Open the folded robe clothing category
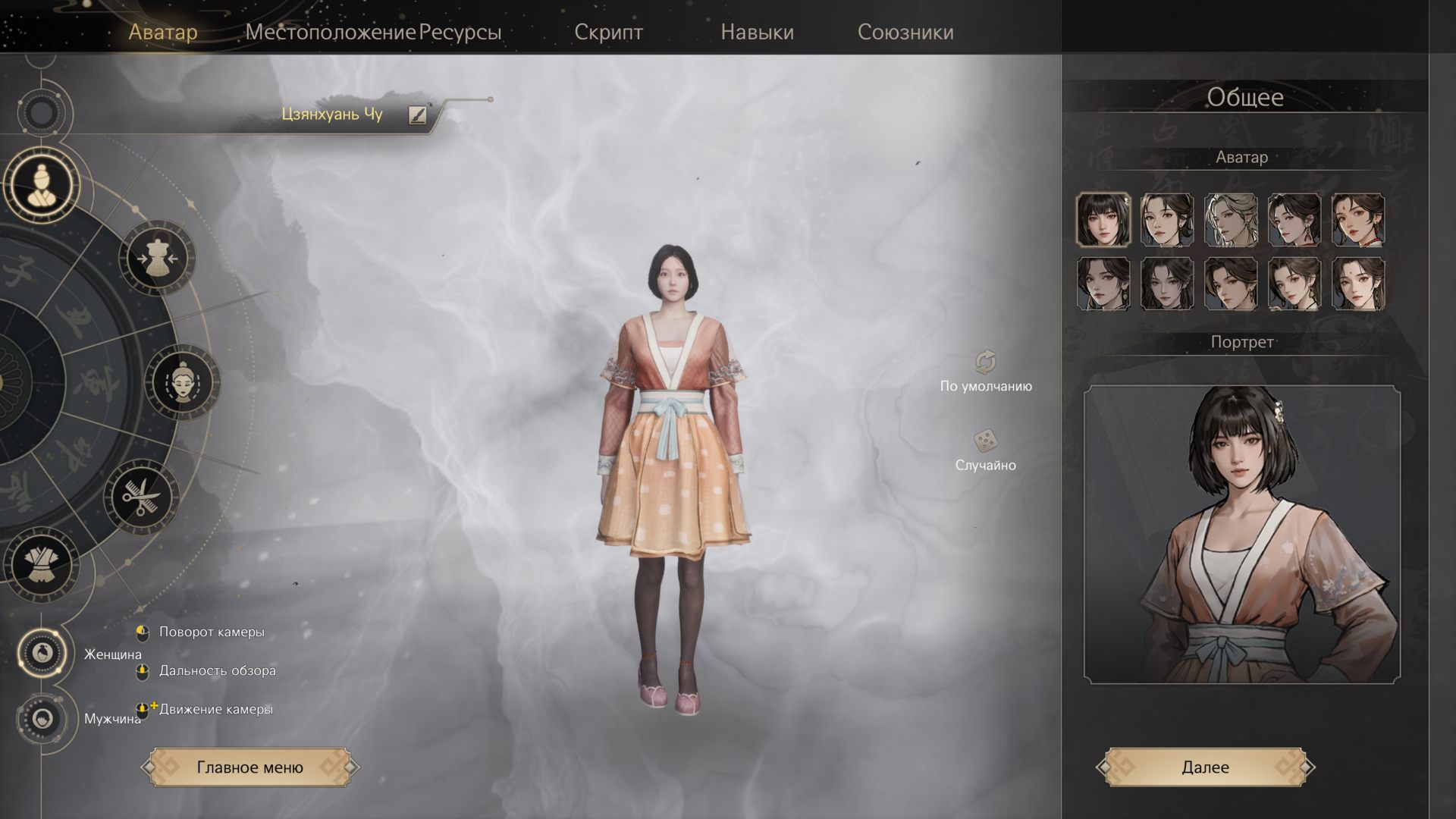 coord(41,566)
